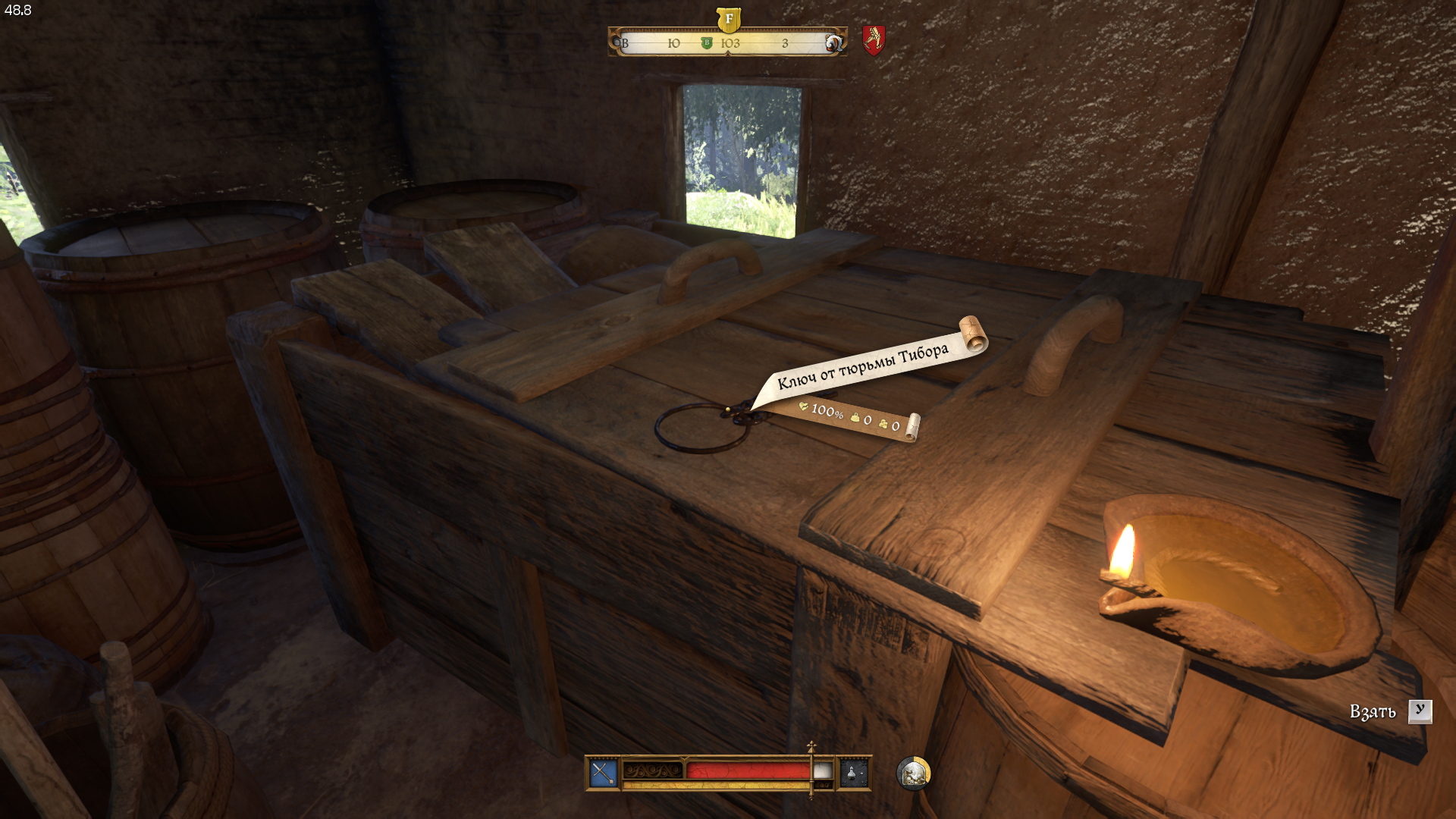Select the crossed weapons slot on blue
Image resolution: width=1456 pixels, height=819 pixels.
coord(604,773)
